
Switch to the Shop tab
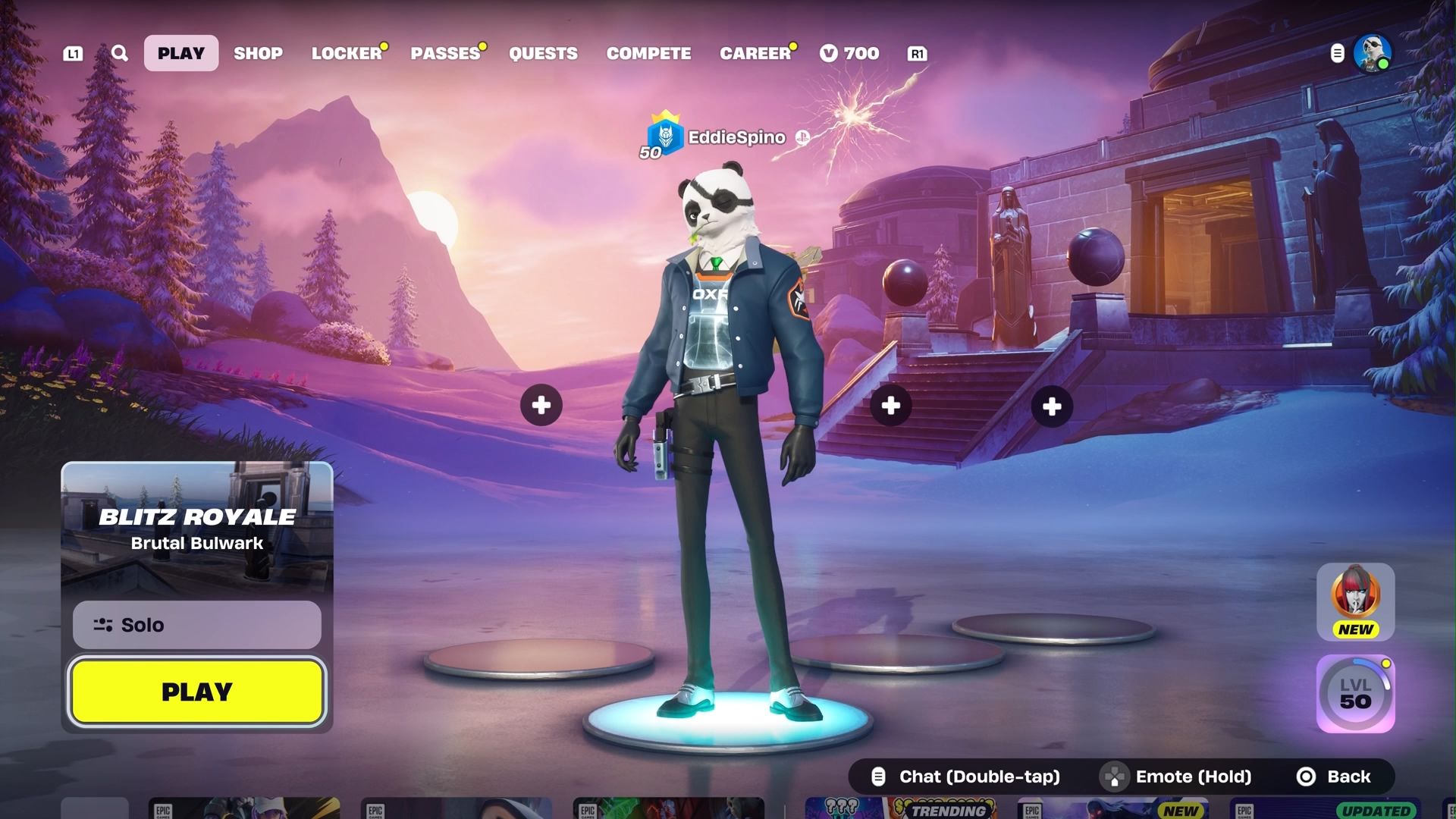(258, 53)
